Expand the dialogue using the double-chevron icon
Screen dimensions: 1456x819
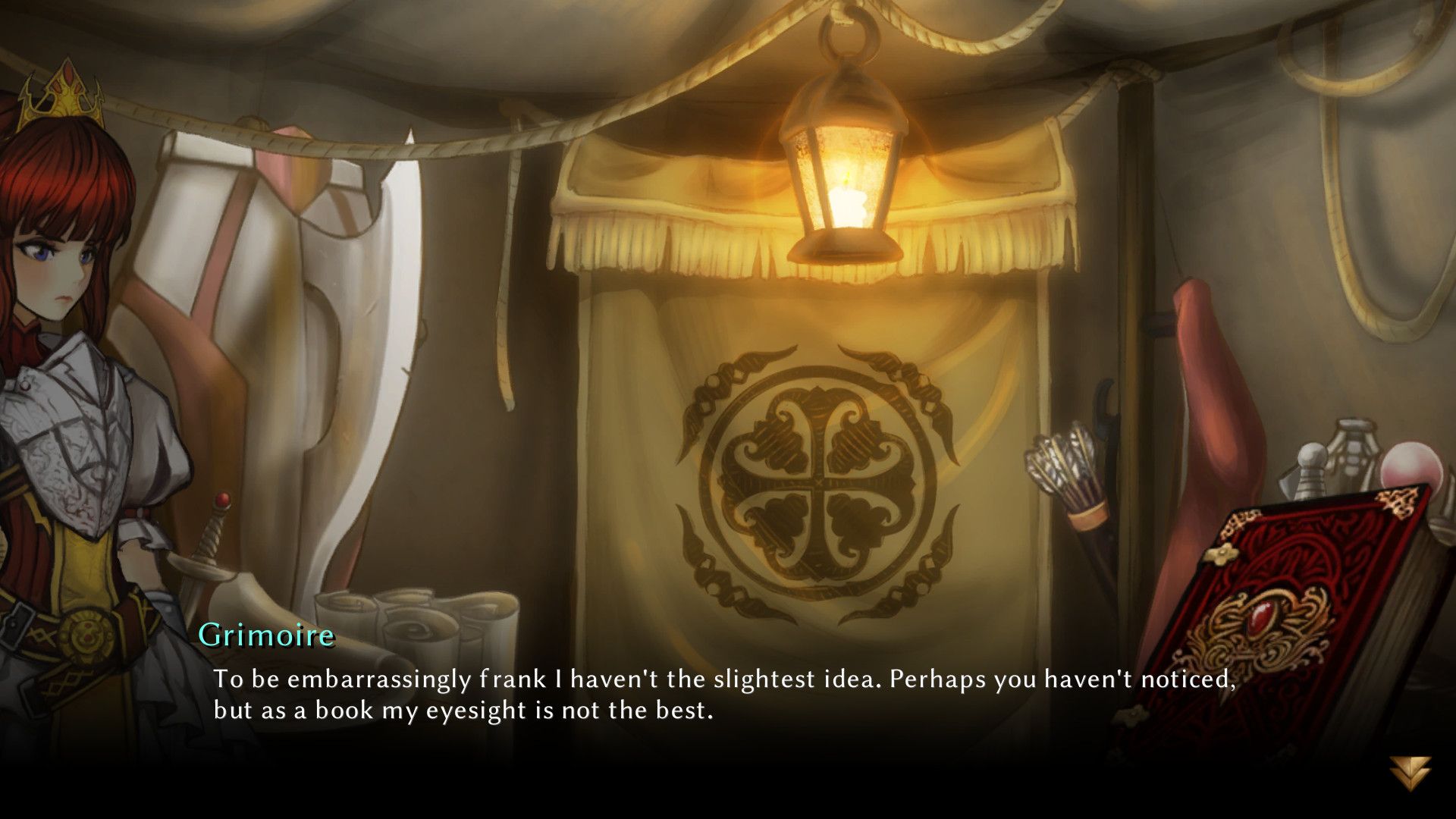pos(1409,772)
